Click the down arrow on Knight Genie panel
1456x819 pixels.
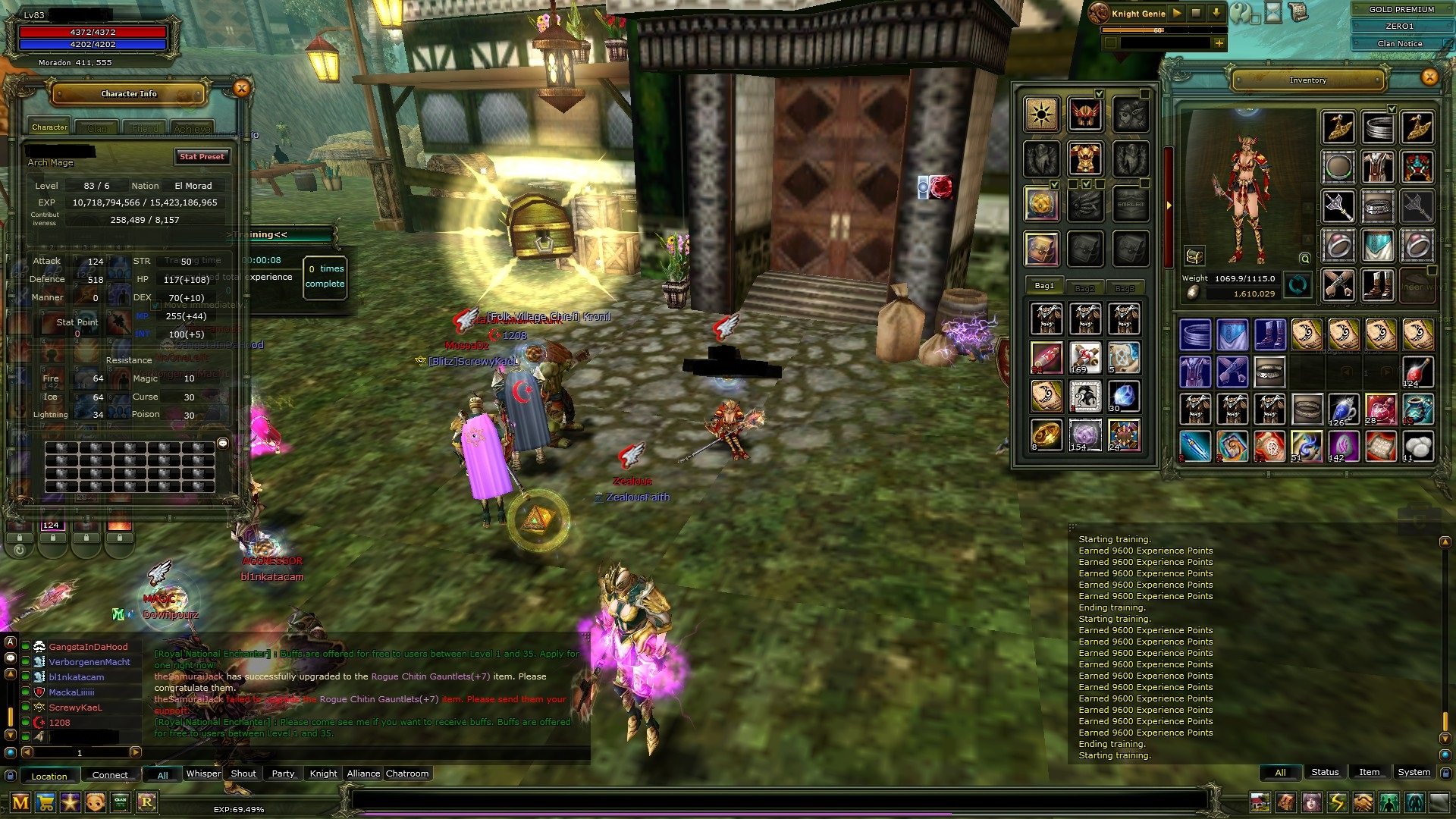coord(1217,13)
